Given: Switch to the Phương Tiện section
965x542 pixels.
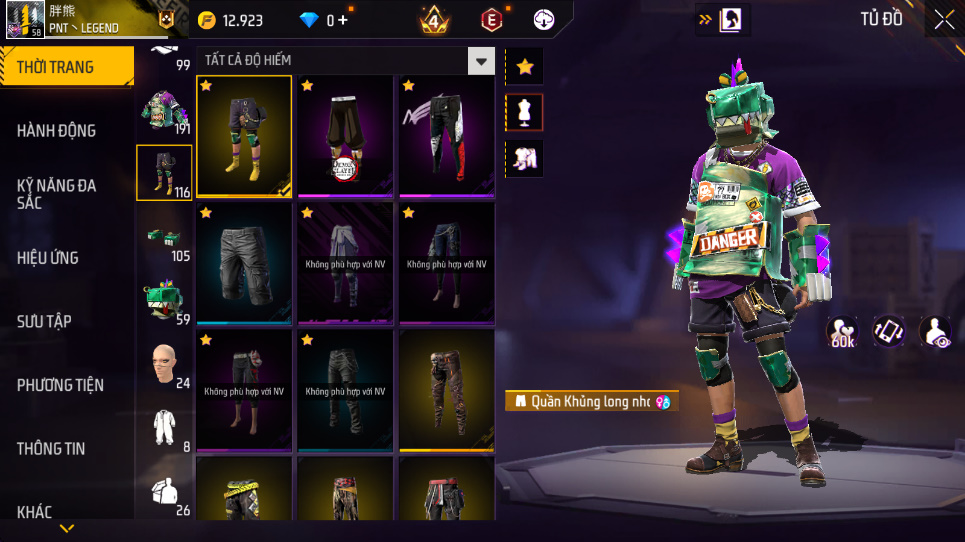Looking at the screenshot, I should [60, 385].
